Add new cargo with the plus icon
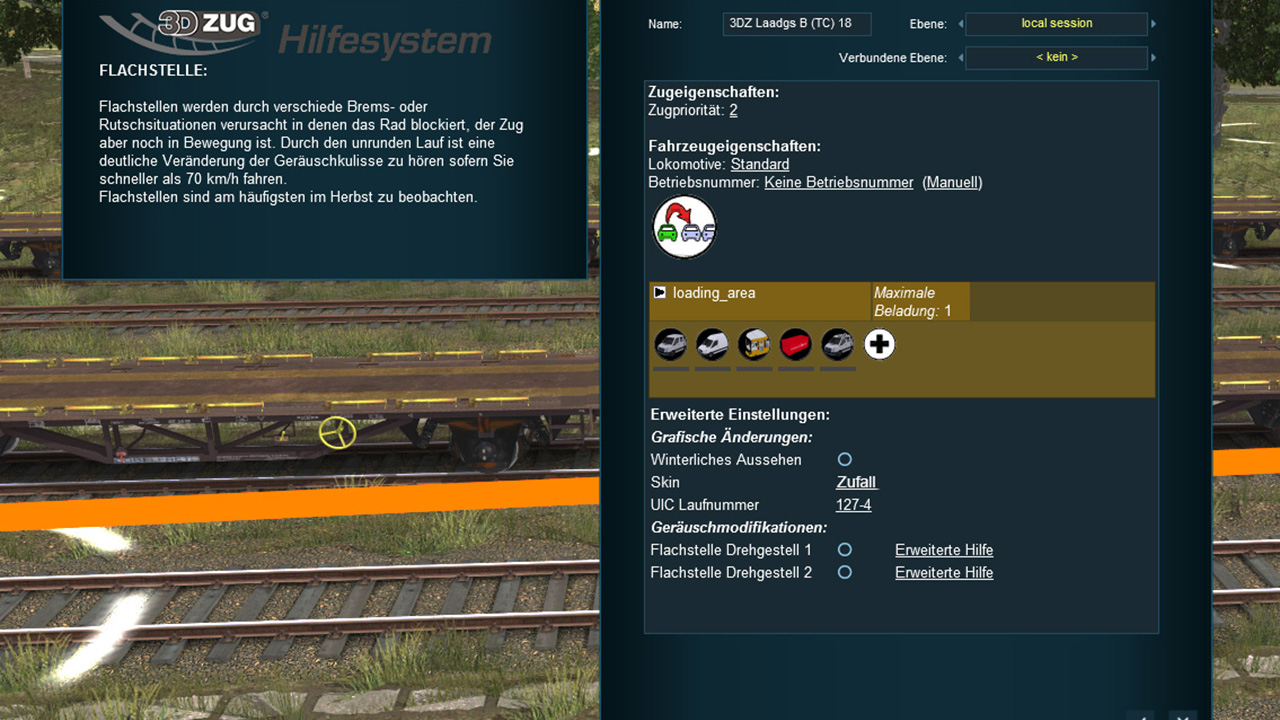Image resolution: width=1280 pixels, height=720 pixels. click(879, 344)
